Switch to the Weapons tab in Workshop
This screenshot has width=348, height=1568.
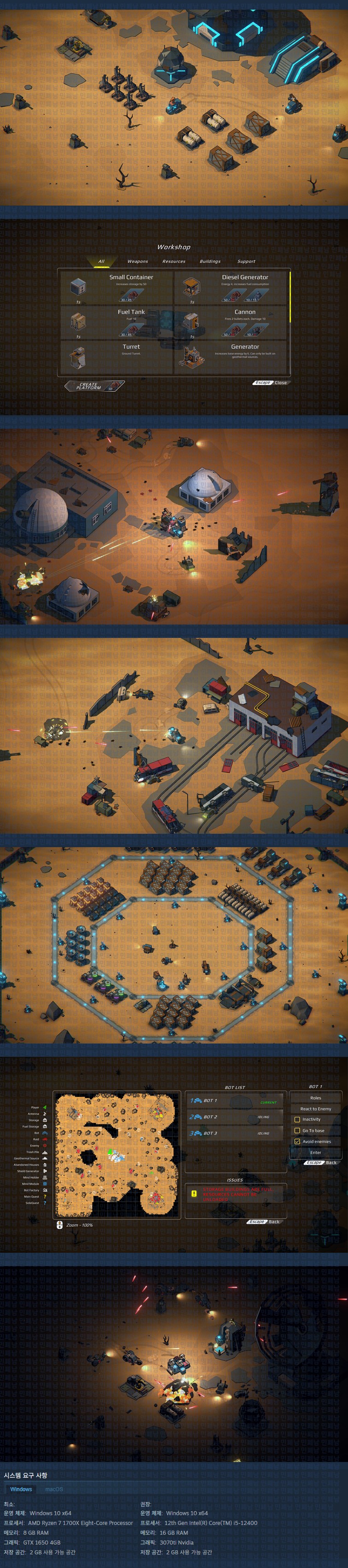138,261
